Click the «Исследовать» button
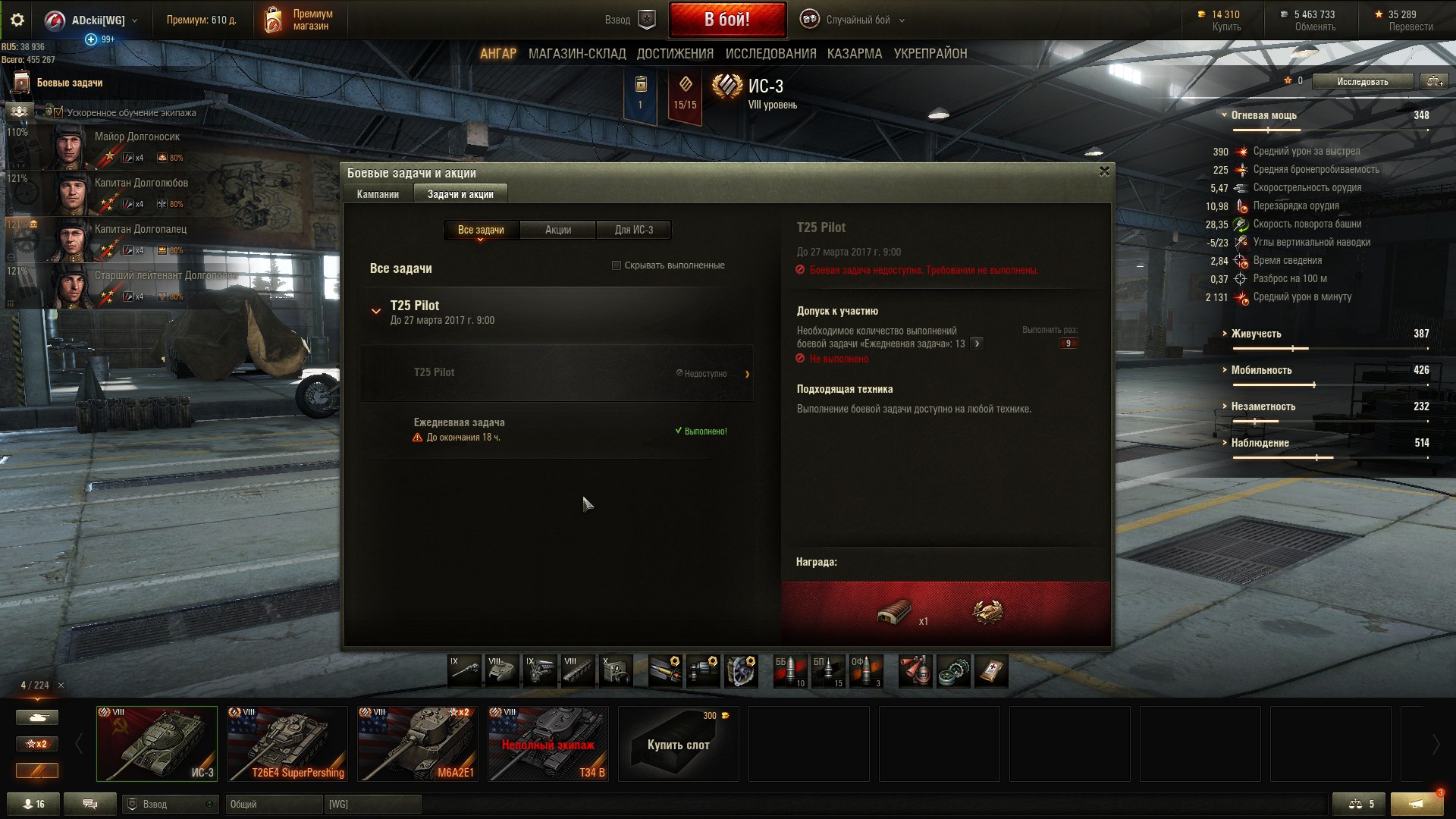This screenshot has width=1456, height=819. (x=1362, y=81)
